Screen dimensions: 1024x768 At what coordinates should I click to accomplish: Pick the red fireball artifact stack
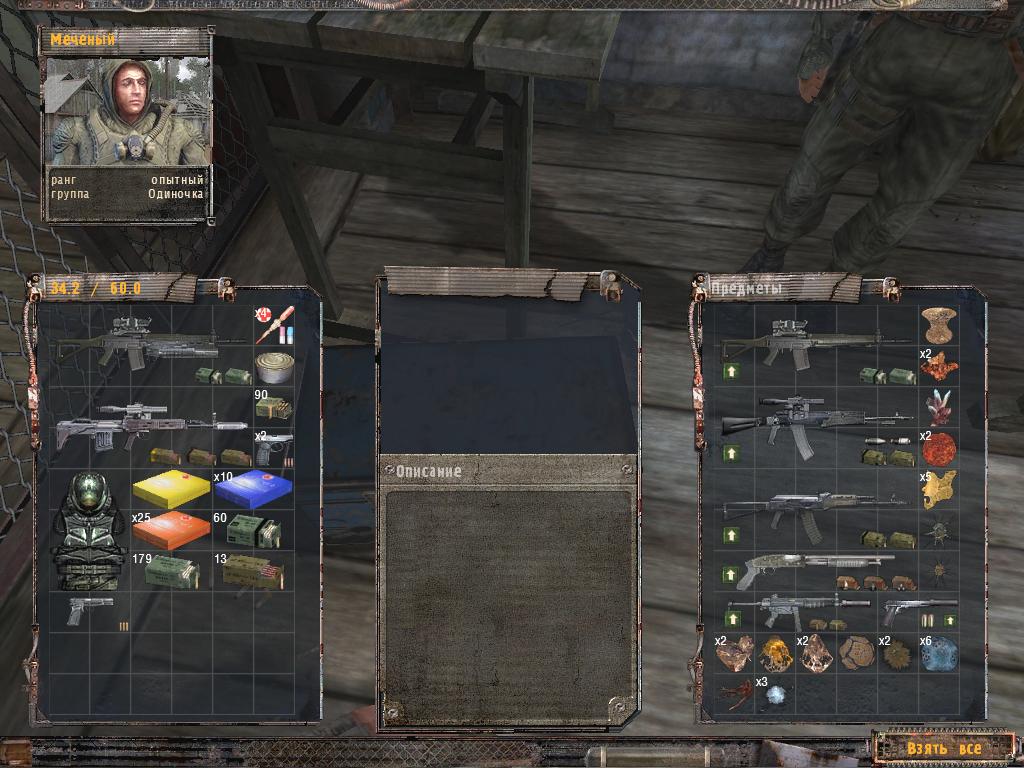[x=939, y=447]
